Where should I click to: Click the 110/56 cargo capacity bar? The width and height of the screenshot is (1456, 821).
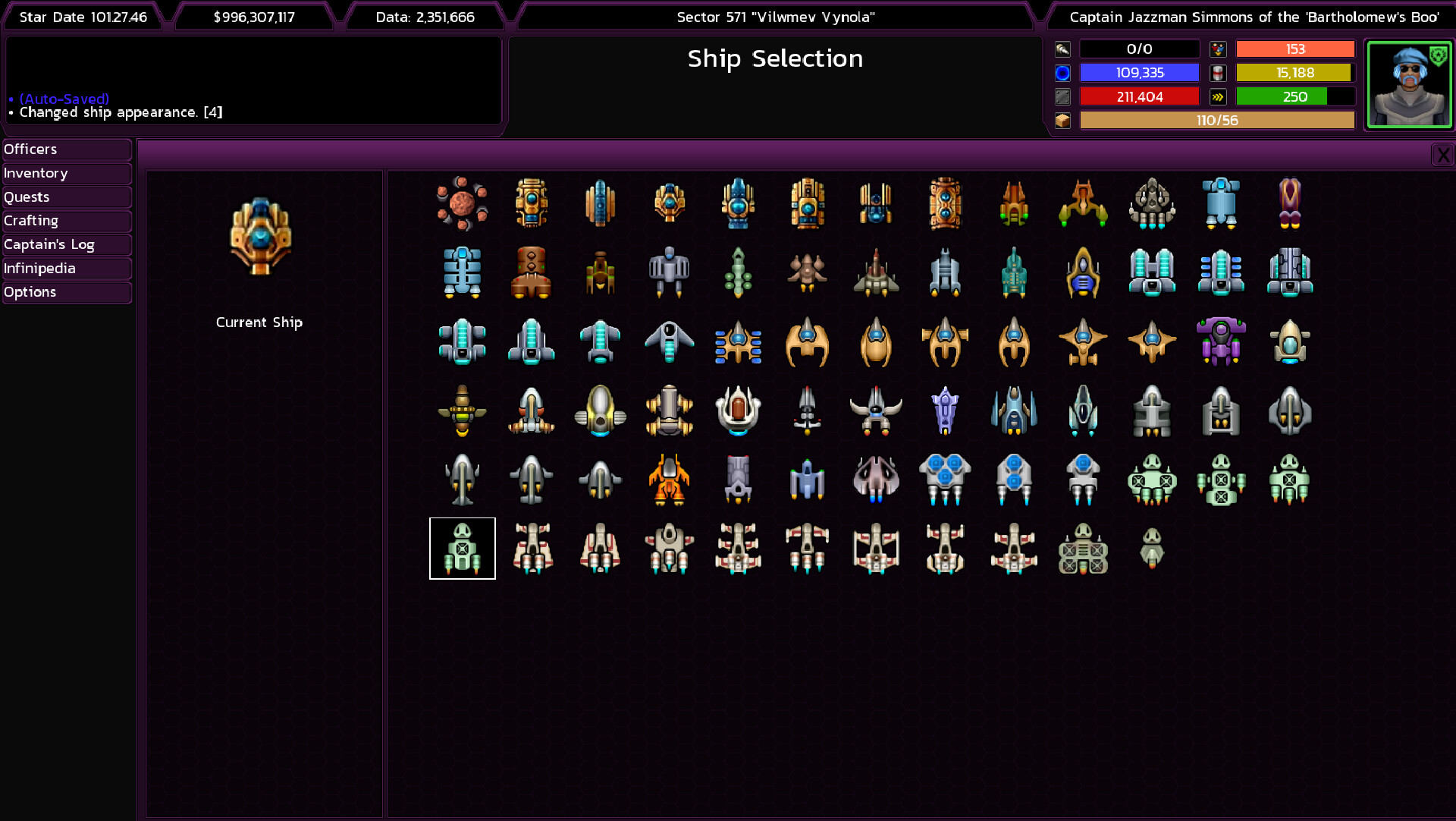pyautogui.click(x=1216, y=120)
